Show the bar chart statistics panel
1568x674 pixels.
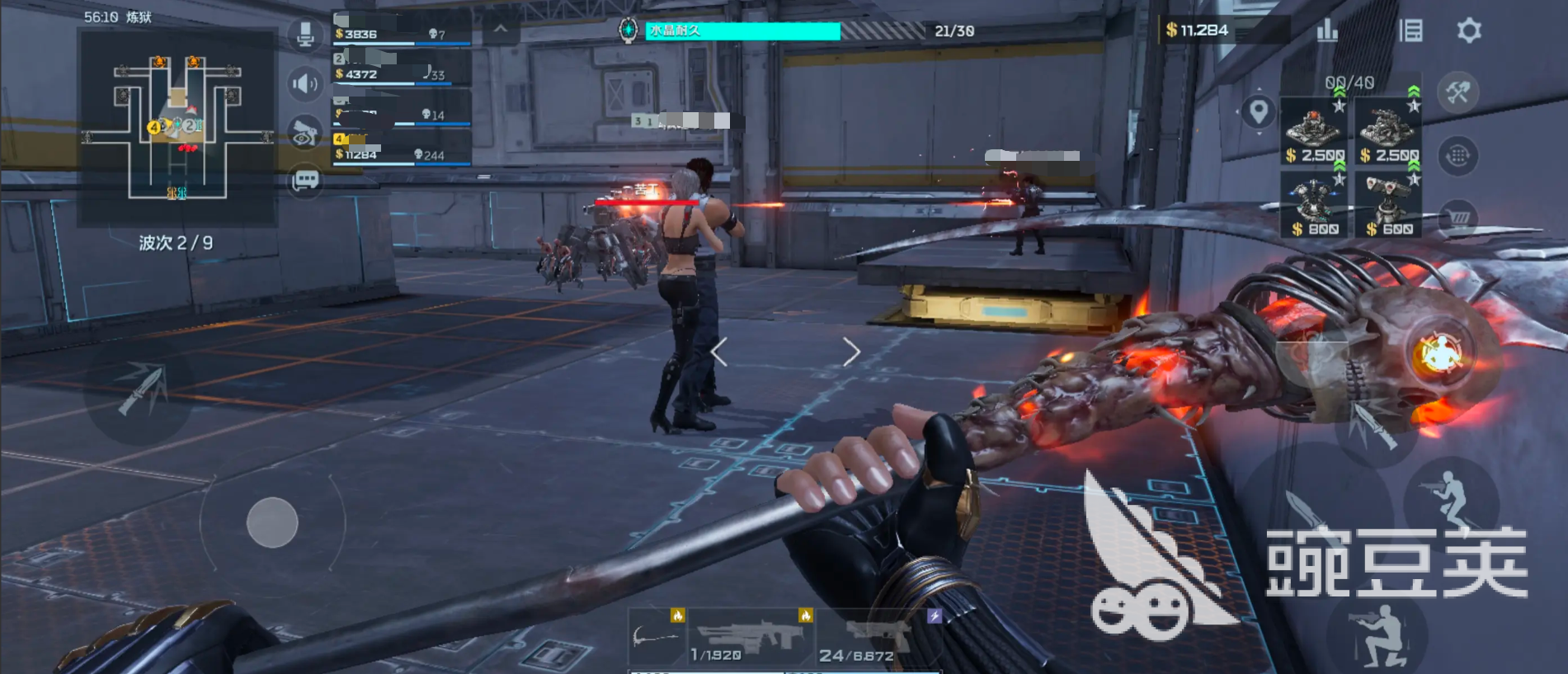(1327, 31)
